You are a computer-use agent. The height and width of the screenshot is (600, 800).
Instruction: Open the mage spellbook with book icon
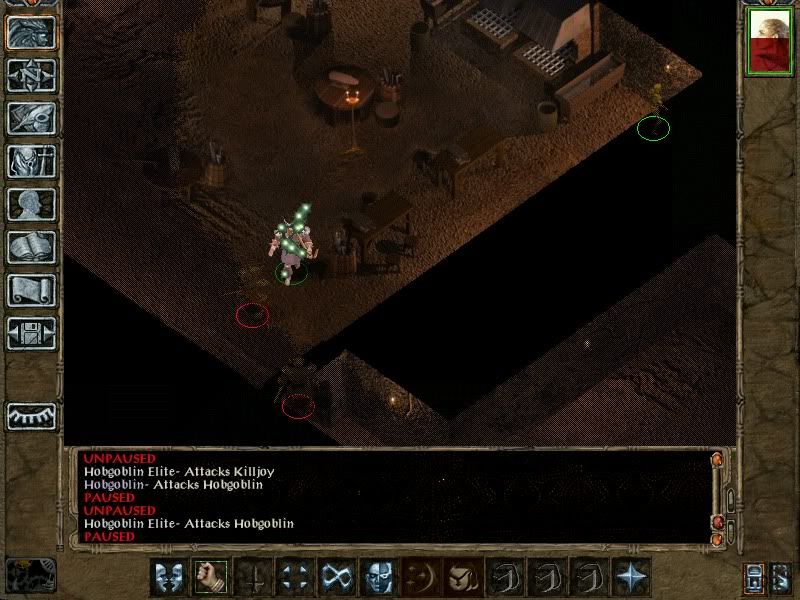(31, 247)
